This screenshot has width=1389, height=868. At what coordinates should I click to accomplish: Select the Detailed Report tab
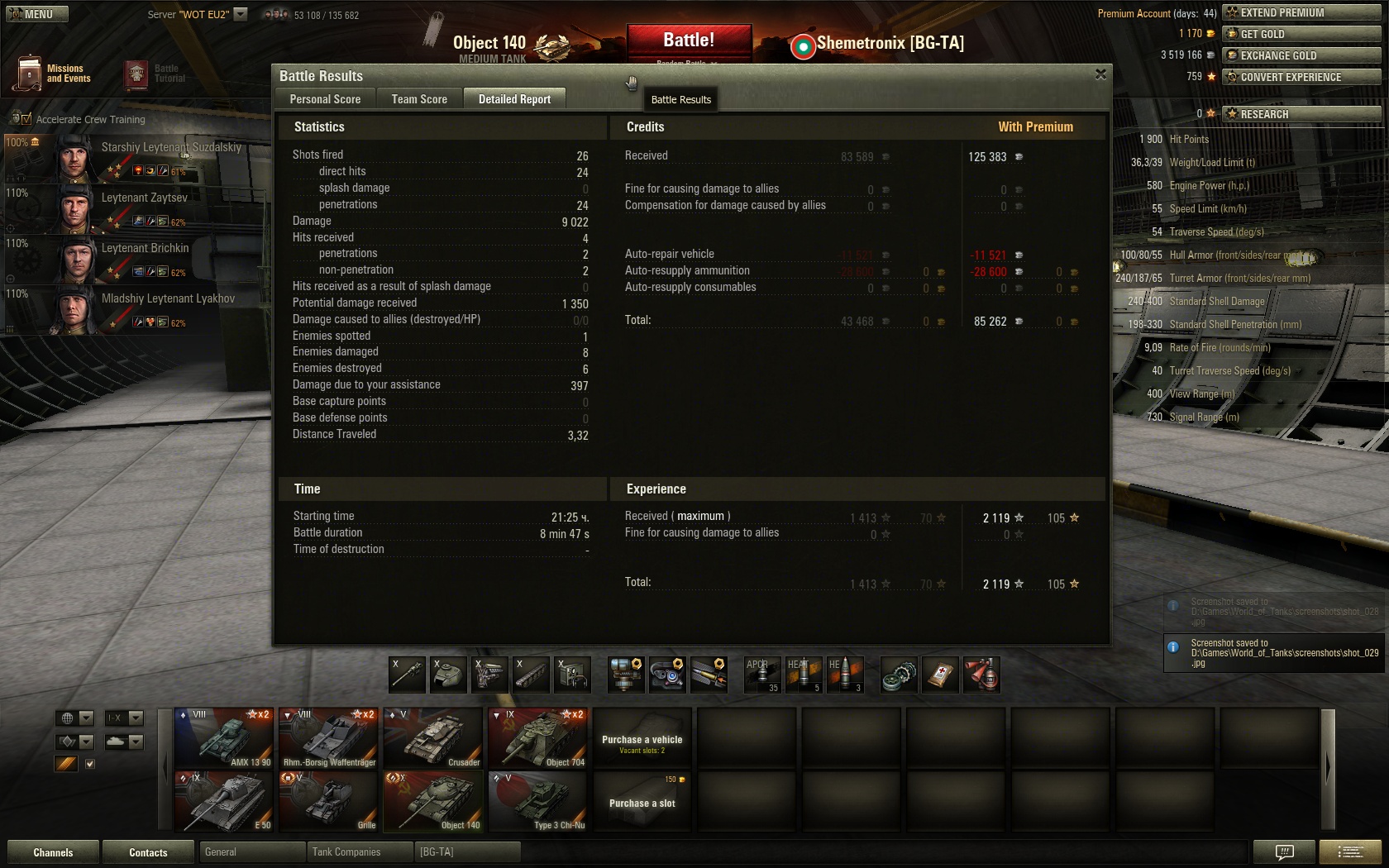[514, 99]
